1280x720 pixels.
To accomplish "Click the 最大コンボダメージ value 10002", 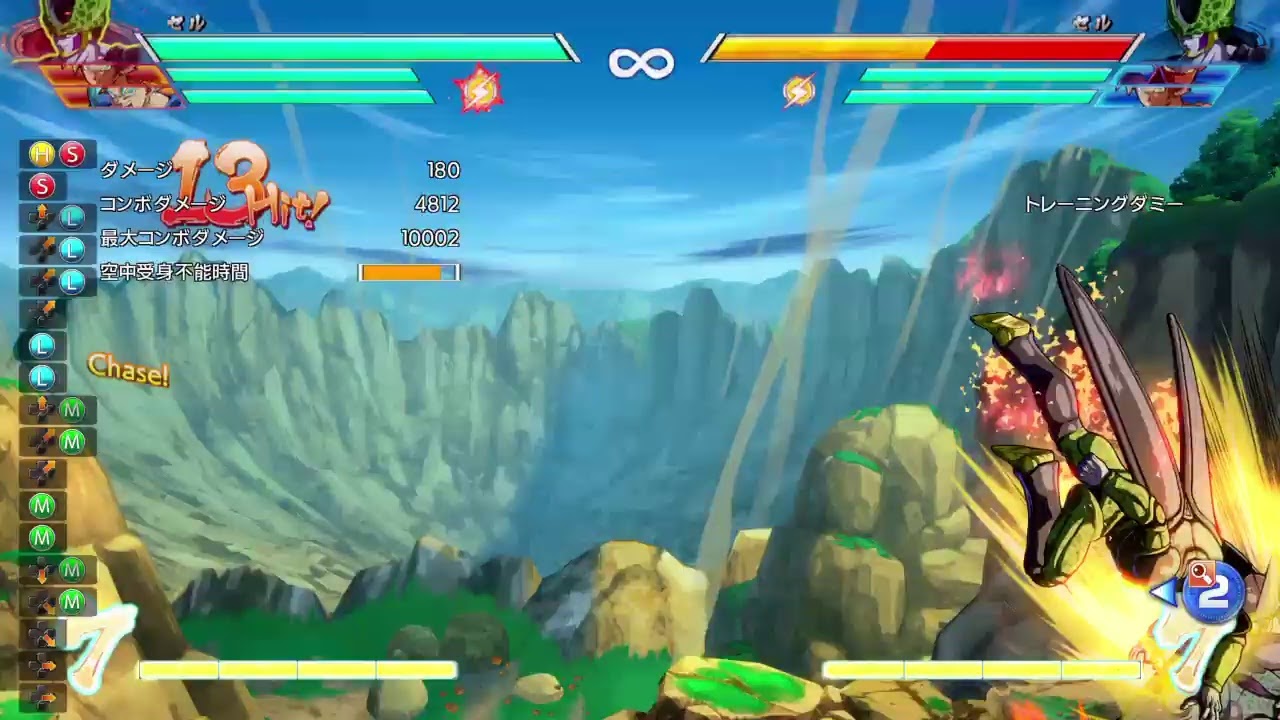I will pos(433,238).
